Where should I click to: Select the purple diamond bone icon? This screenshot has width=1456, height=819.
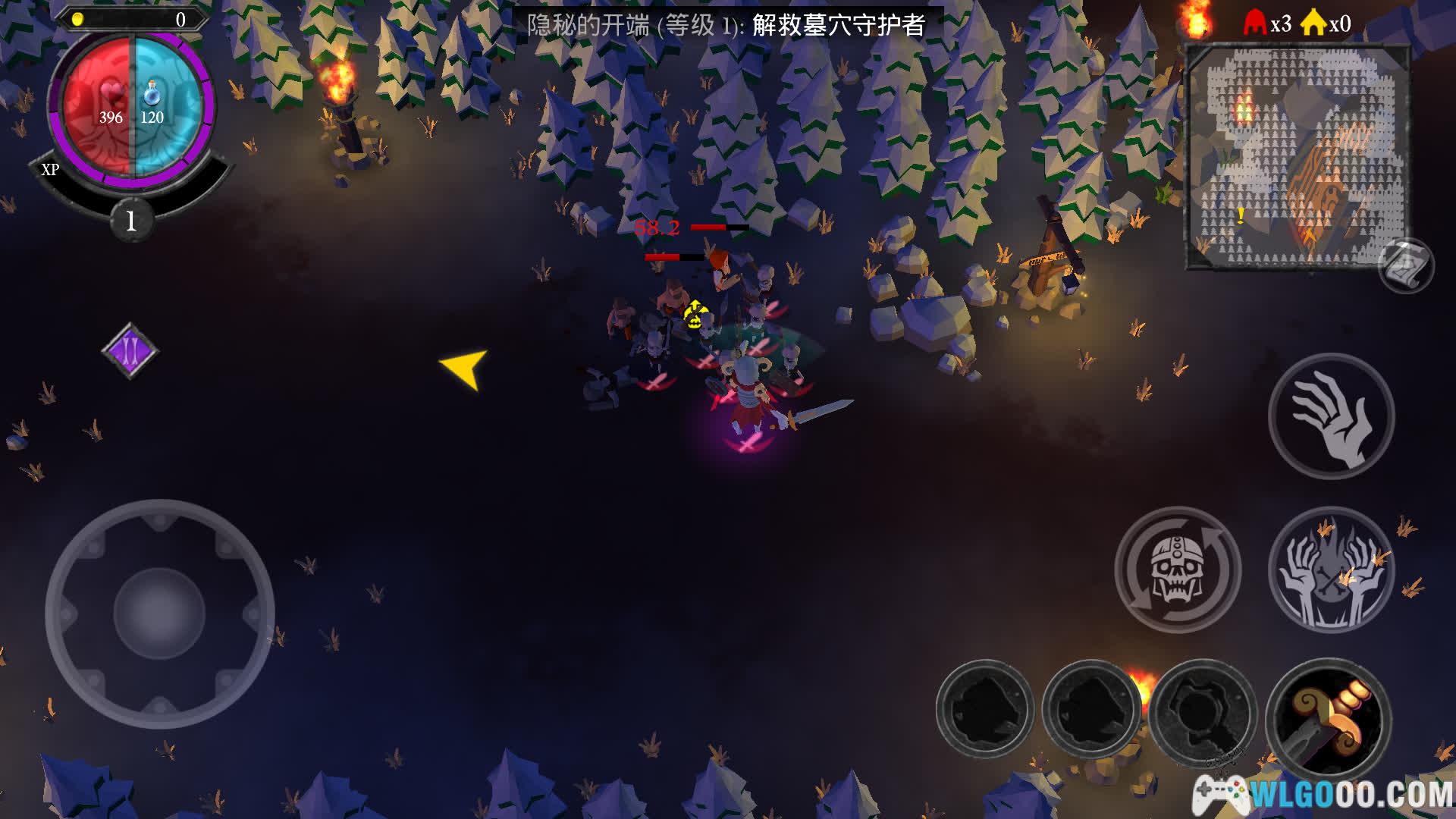pyautogui.click(x=130, y=350)
